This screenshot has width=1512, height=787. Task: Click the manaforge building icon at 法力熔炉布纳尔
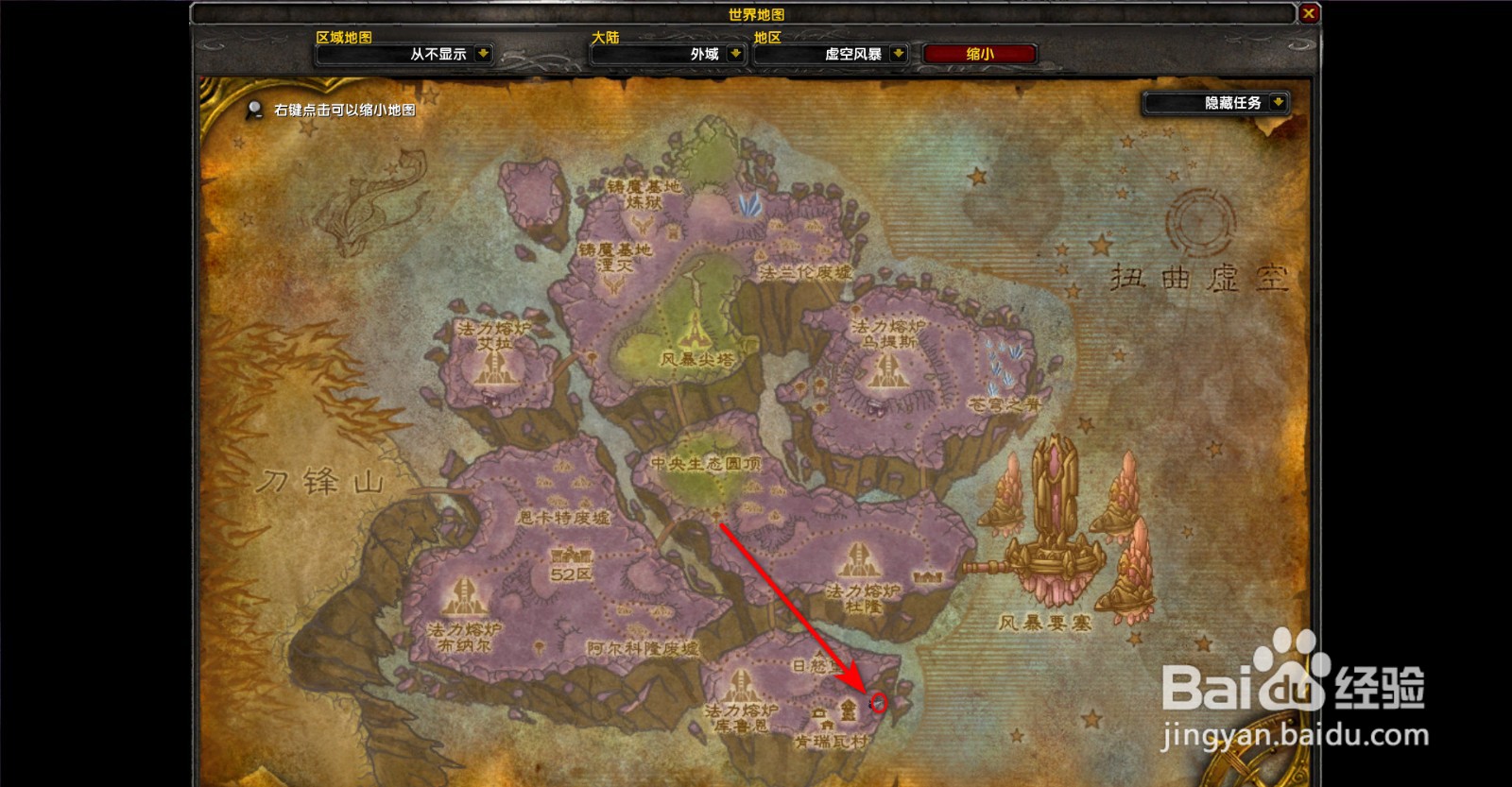pyautogui.click(x=463, y=595)
